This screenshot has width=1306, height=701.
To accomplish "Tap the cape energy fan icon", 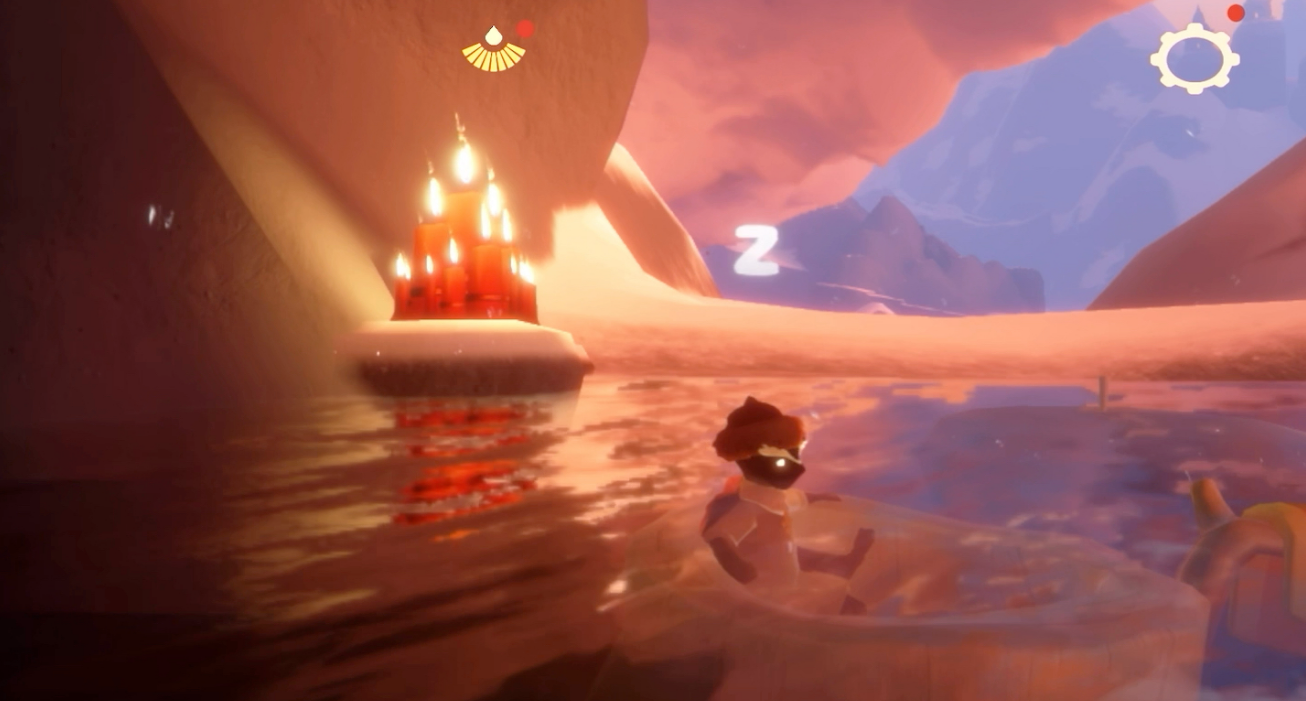I will [x=493, y=51].
